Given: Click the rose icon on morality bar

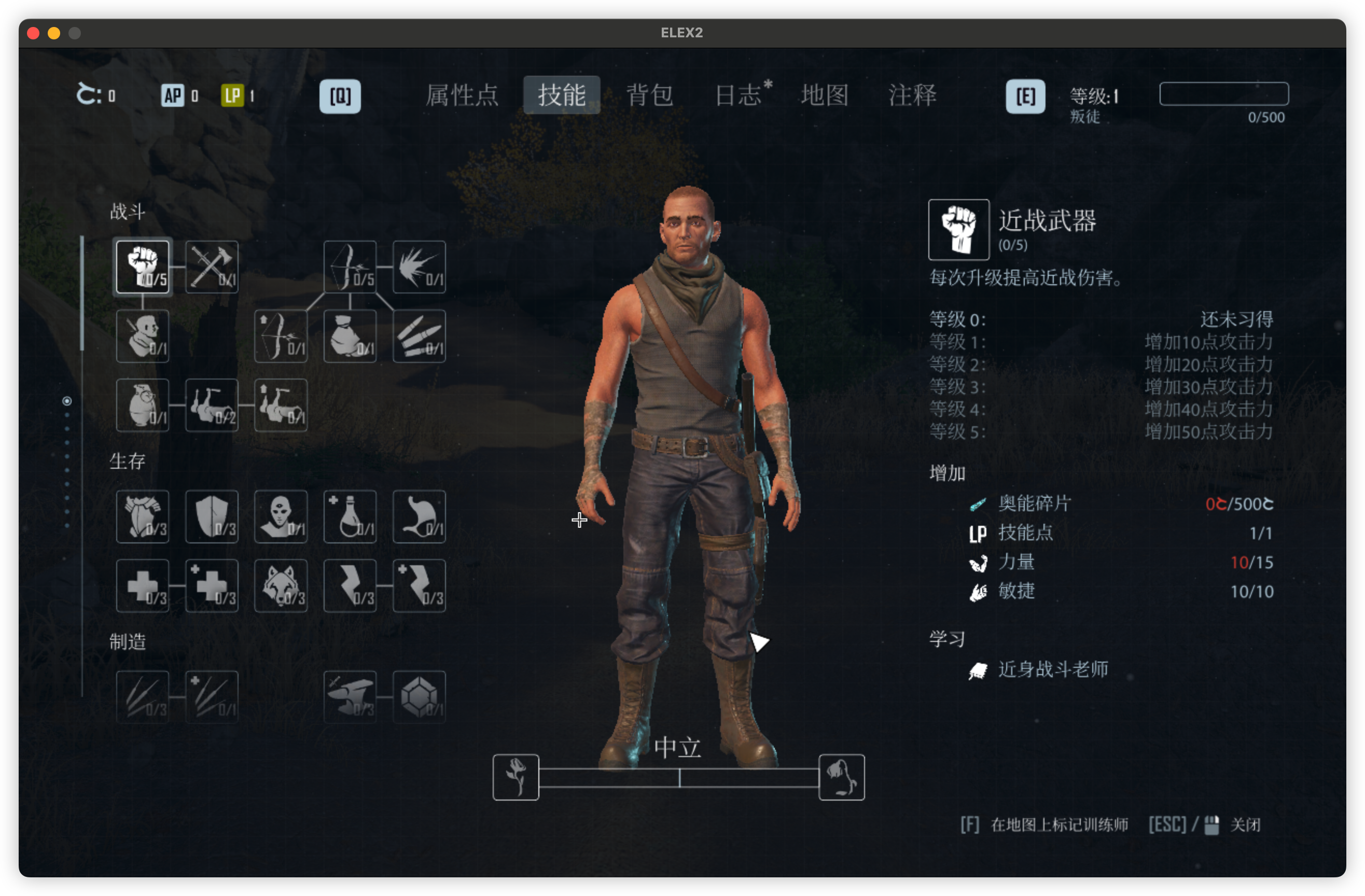Looking at the screenshot, I should (x=516, y=777).
